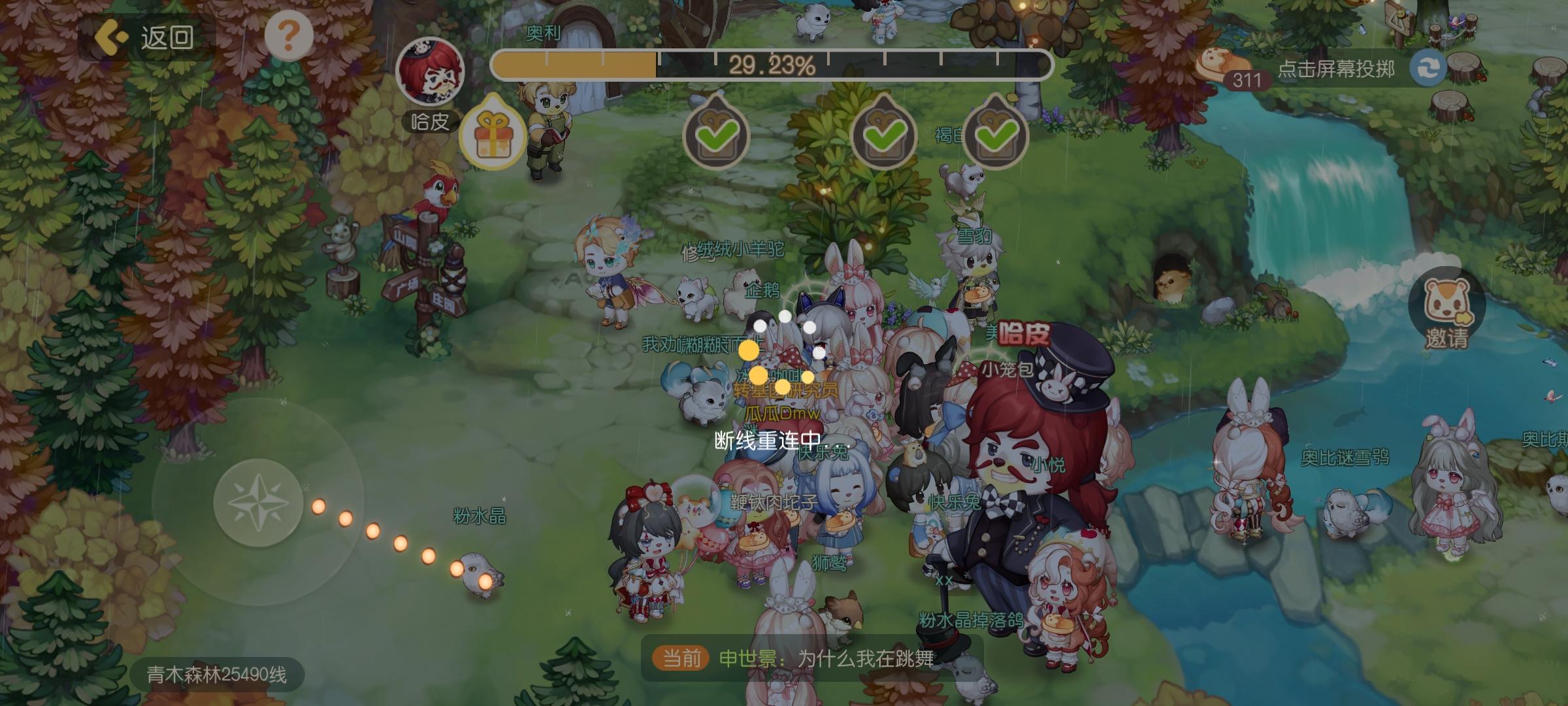Viewport: 1568px width, 706px height.
Task: Tap the 奥利 progress bar showing 29.23%
Action: (x=774, y=65)
